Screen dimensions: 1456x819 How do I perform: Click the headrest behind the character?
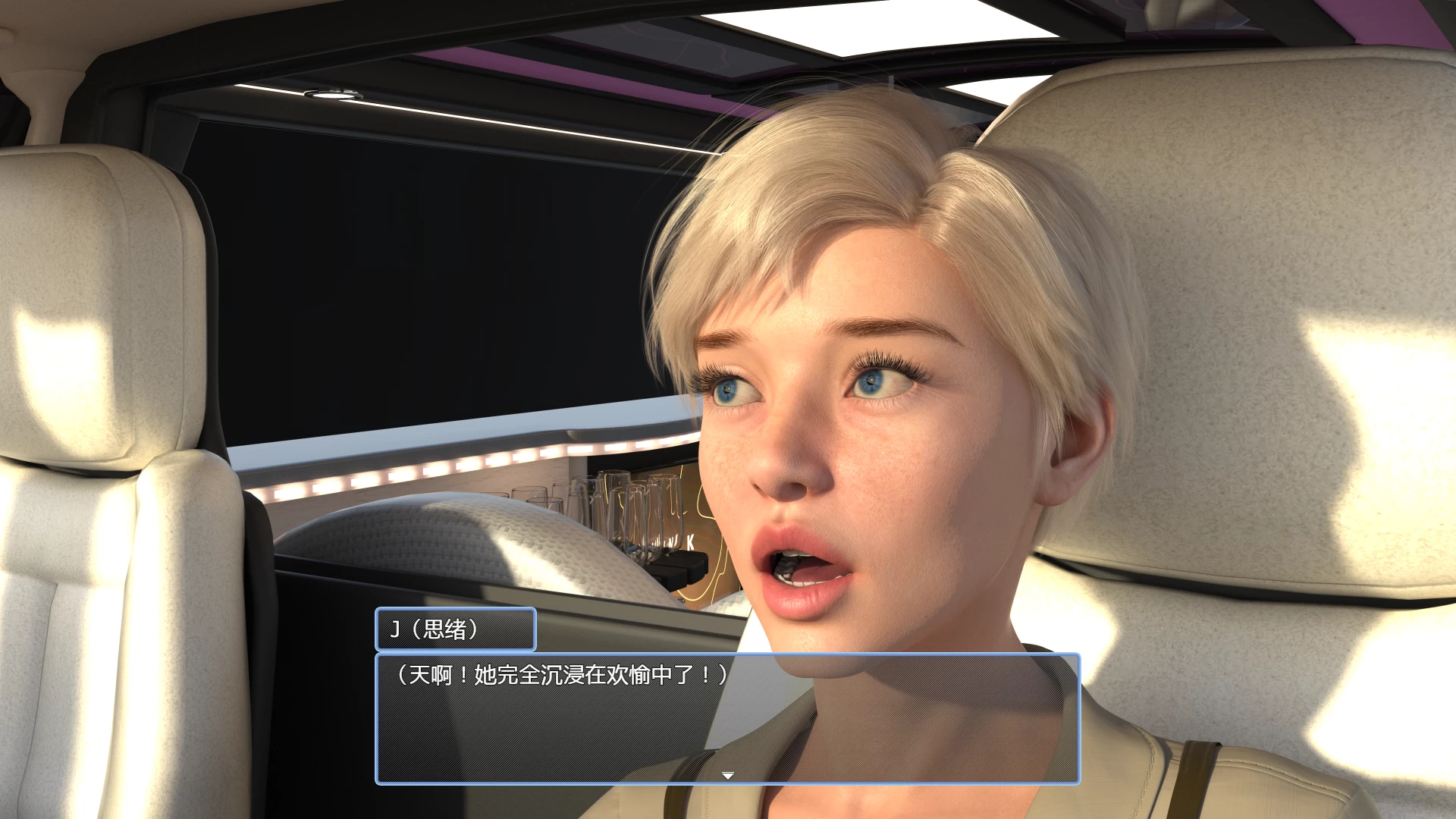pos(1251,303)
